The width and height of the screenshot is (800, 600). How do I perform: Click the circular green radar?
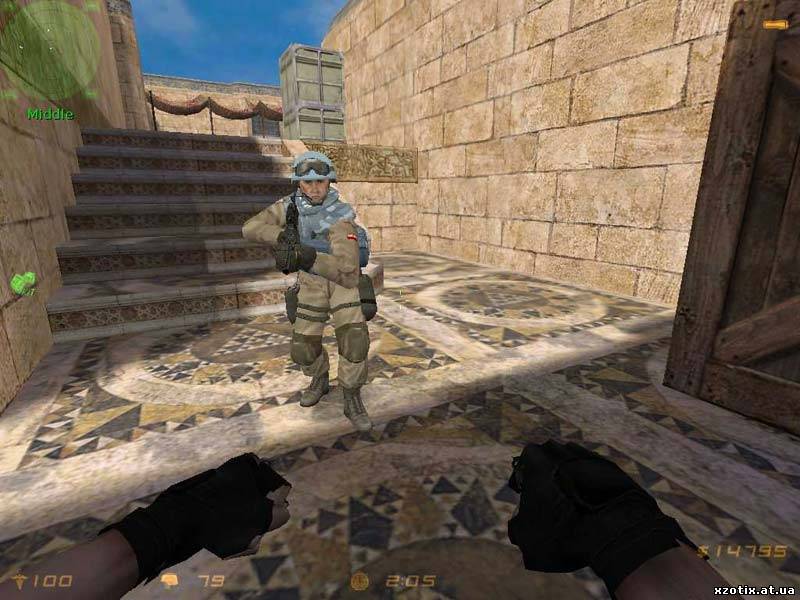pos(47,48)
